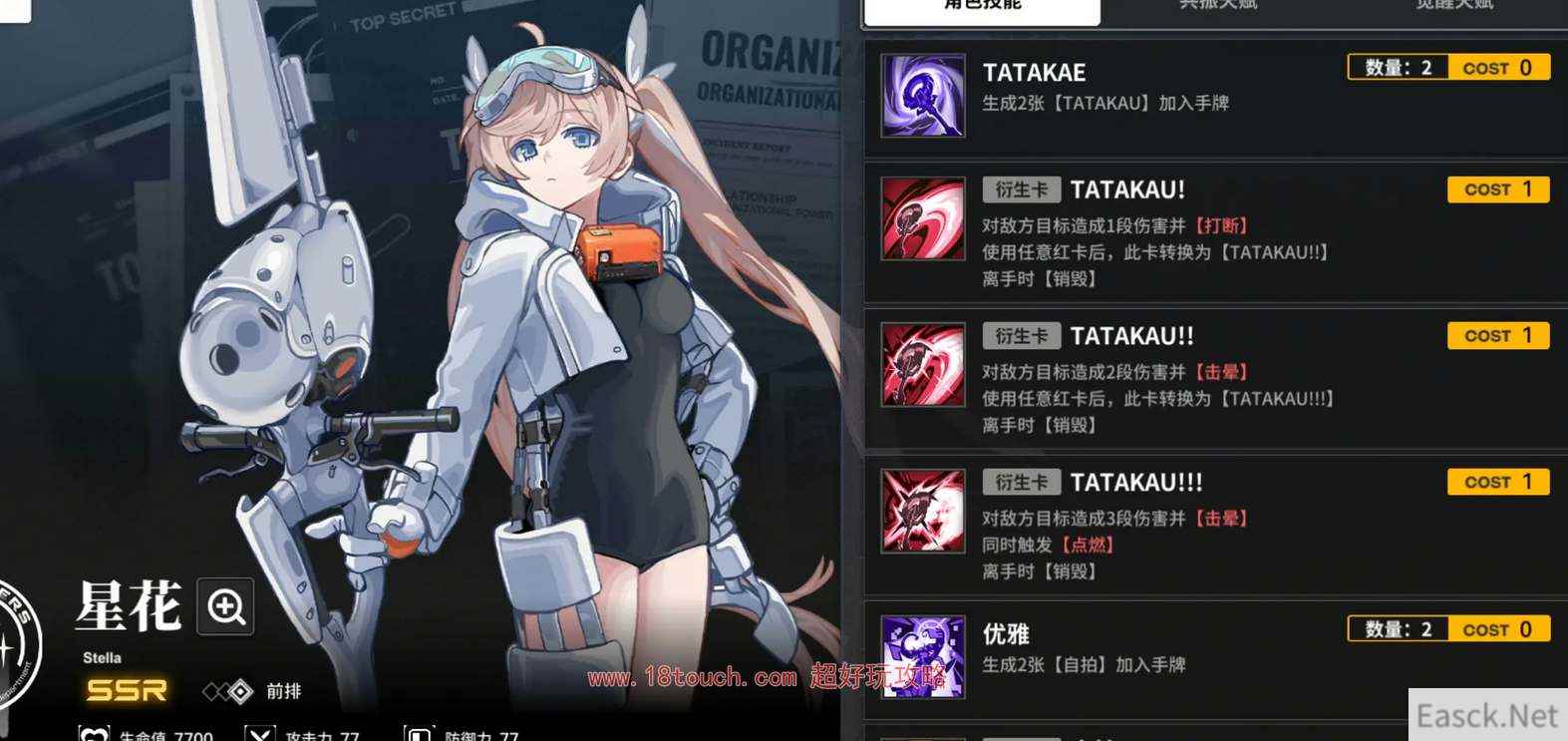Click the 衍生卡 badge on TATAKAU!

click(x=1021, y=189)
